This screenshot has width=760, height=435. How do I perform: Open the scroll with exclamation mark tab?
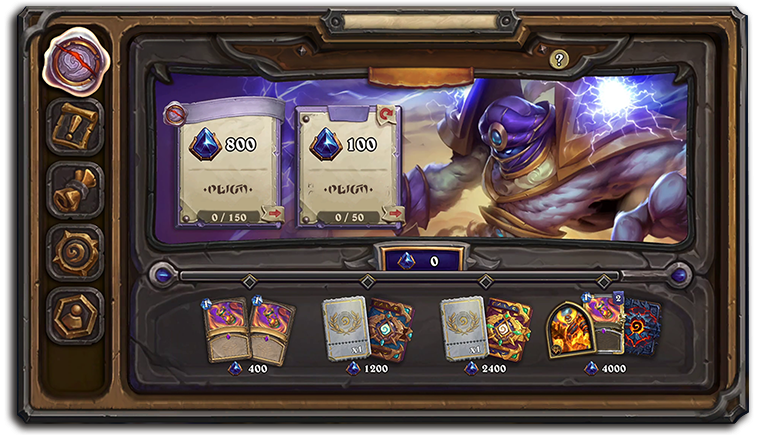tap(74, 127)
